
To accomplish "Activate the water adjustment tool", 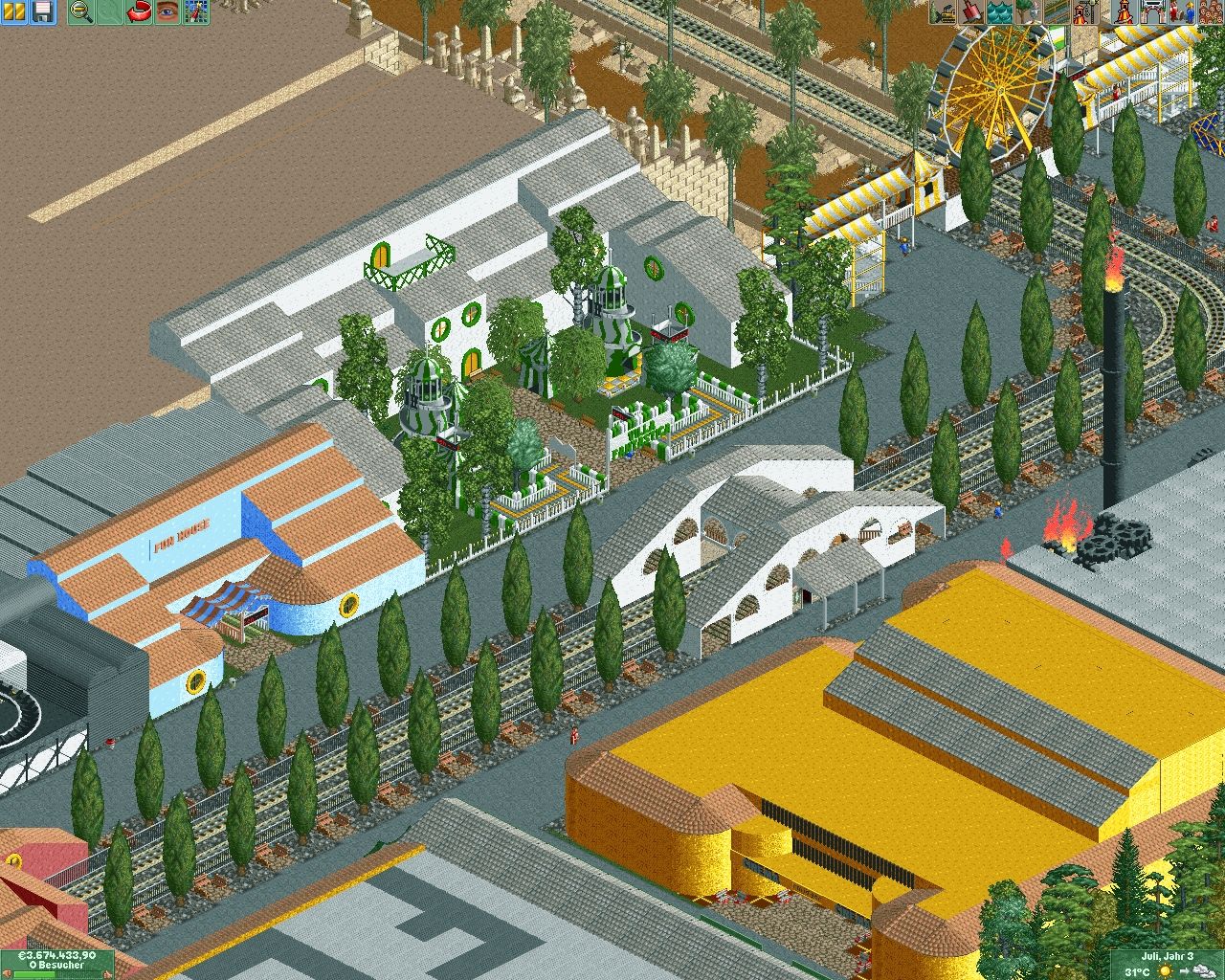I will pyautogui.click(x=1001, y=12).
